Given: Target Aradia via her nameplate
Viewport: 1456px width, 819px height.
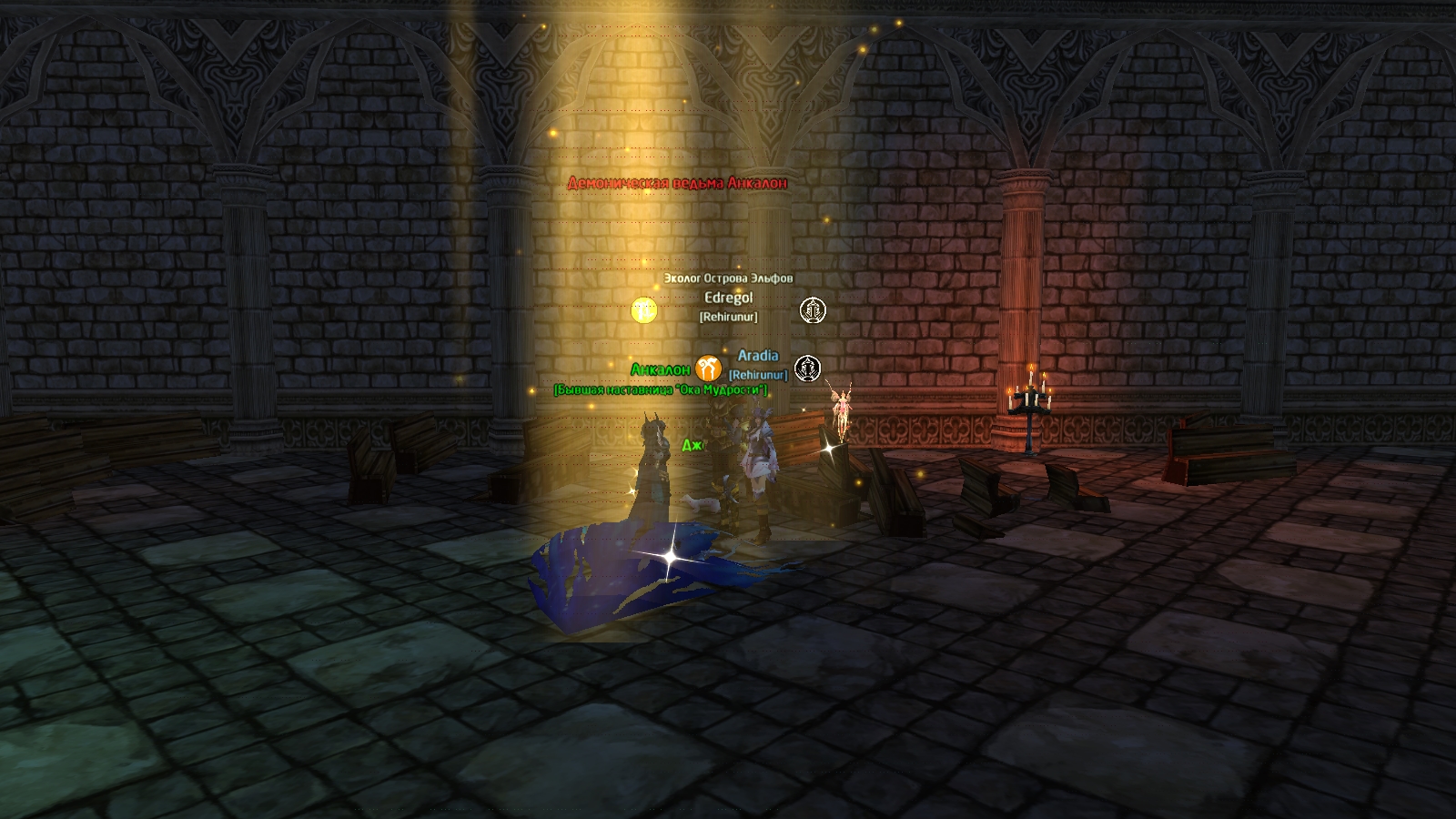Looking at the screenshot, I should [758, 356].
